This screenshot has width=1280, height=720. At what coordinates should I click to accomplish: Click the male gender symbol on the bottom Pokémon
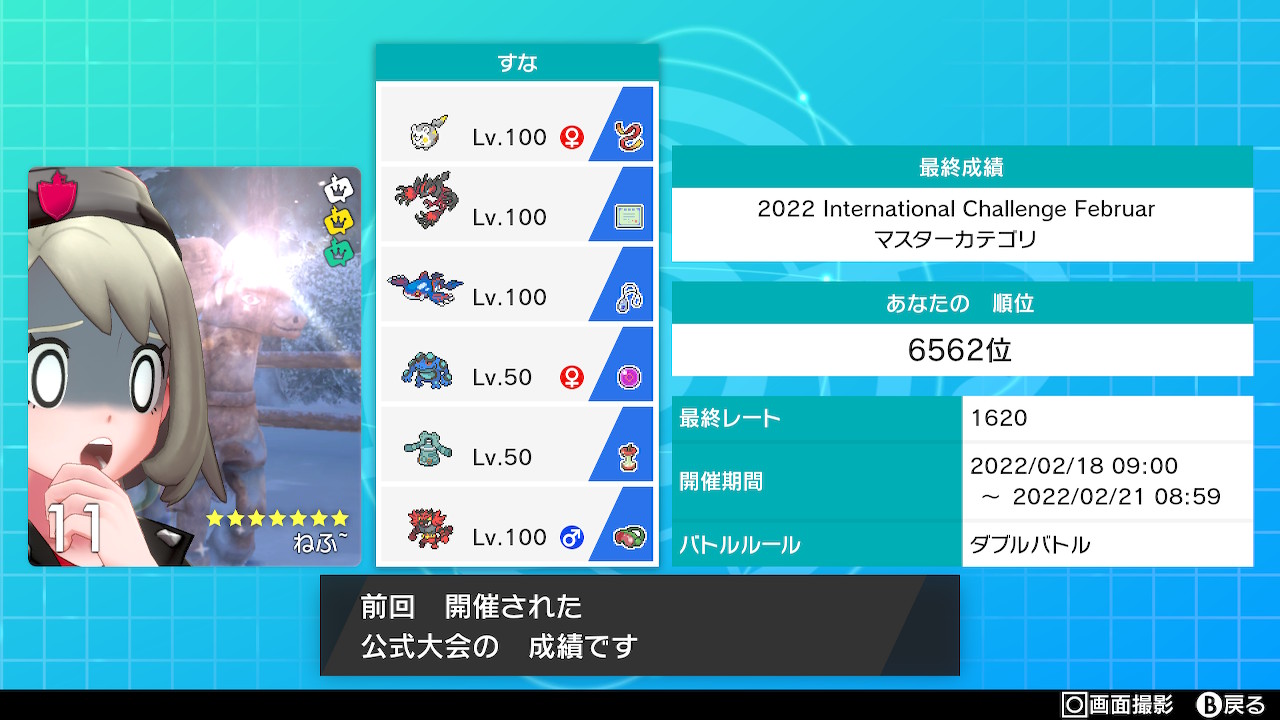pos(570,537)
